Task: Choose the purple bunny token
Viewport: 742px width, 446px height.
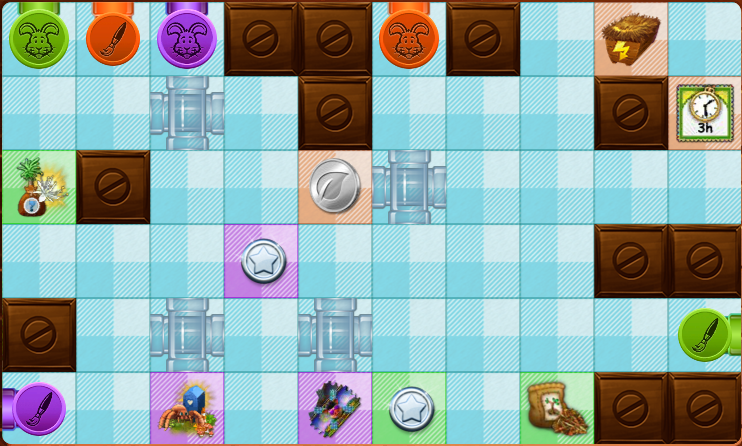Action: tap(185, 39)
